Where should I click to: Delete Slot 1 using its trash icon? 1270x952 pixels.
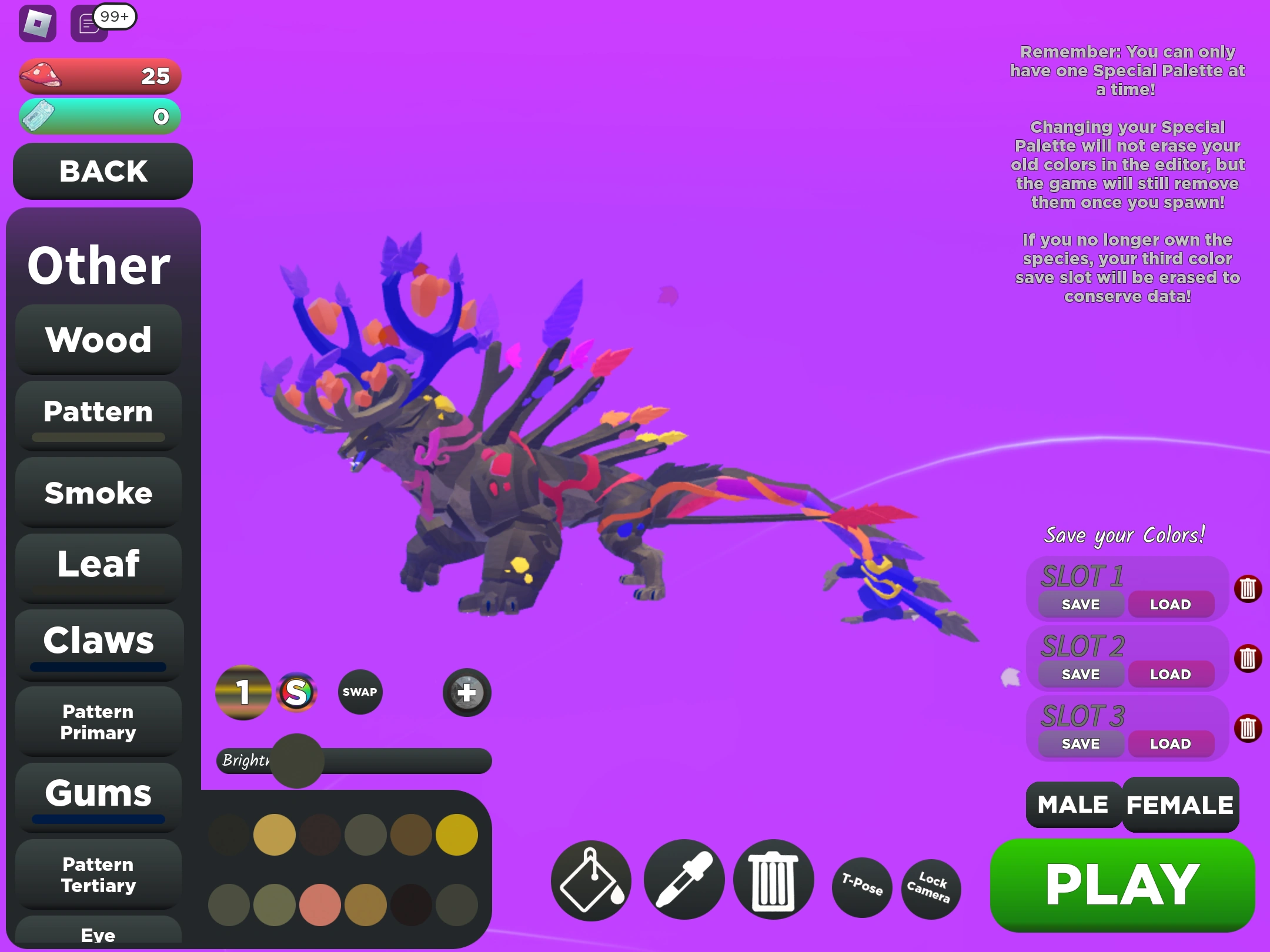(x=1249, y=588)
